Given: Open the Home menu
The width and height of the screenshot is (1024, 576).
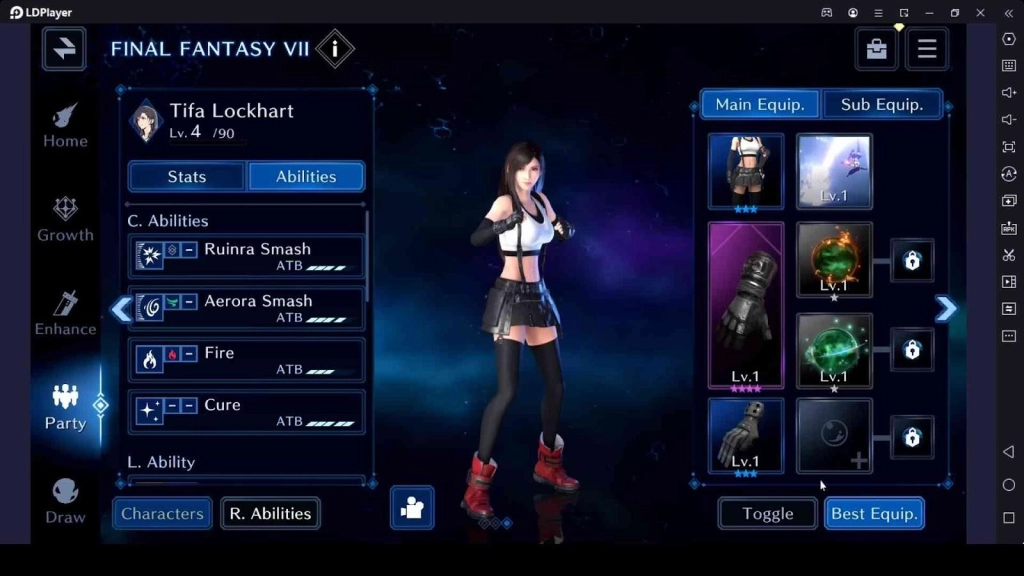Looking at the screenshot, I should pyautogui.click(x=65, y=125).
